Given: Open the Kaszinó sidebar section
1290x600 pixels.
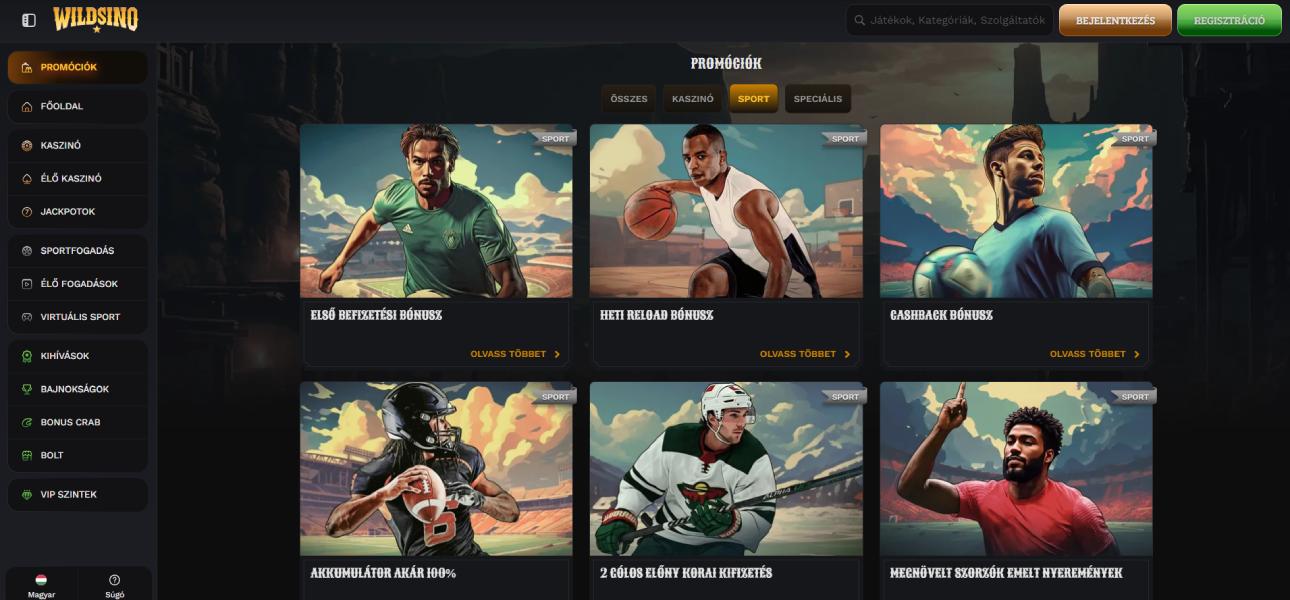Looking at the screenshot, I should point(77,145).
